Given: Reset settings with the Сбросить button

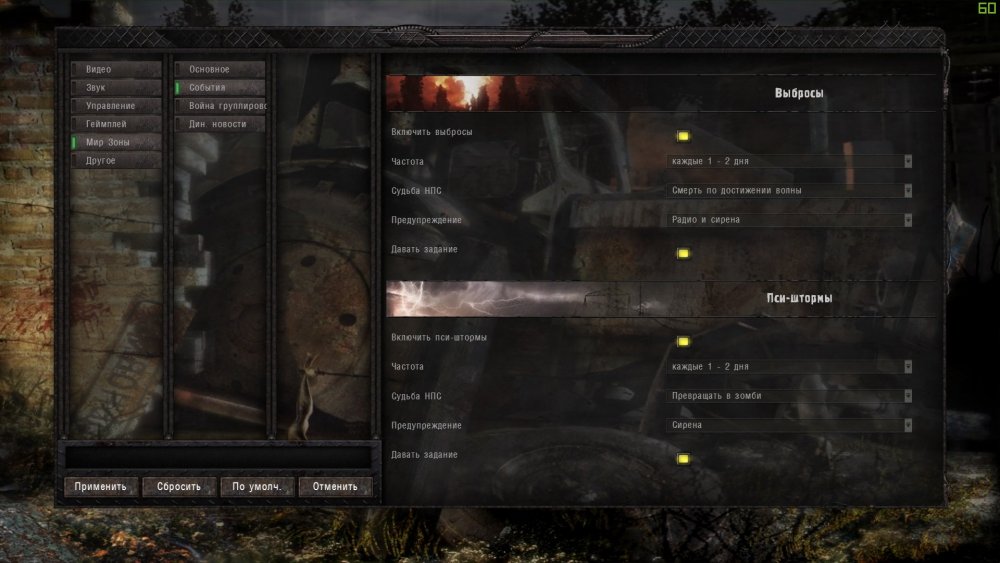Looking at the screenshot, I should point(178,487).
